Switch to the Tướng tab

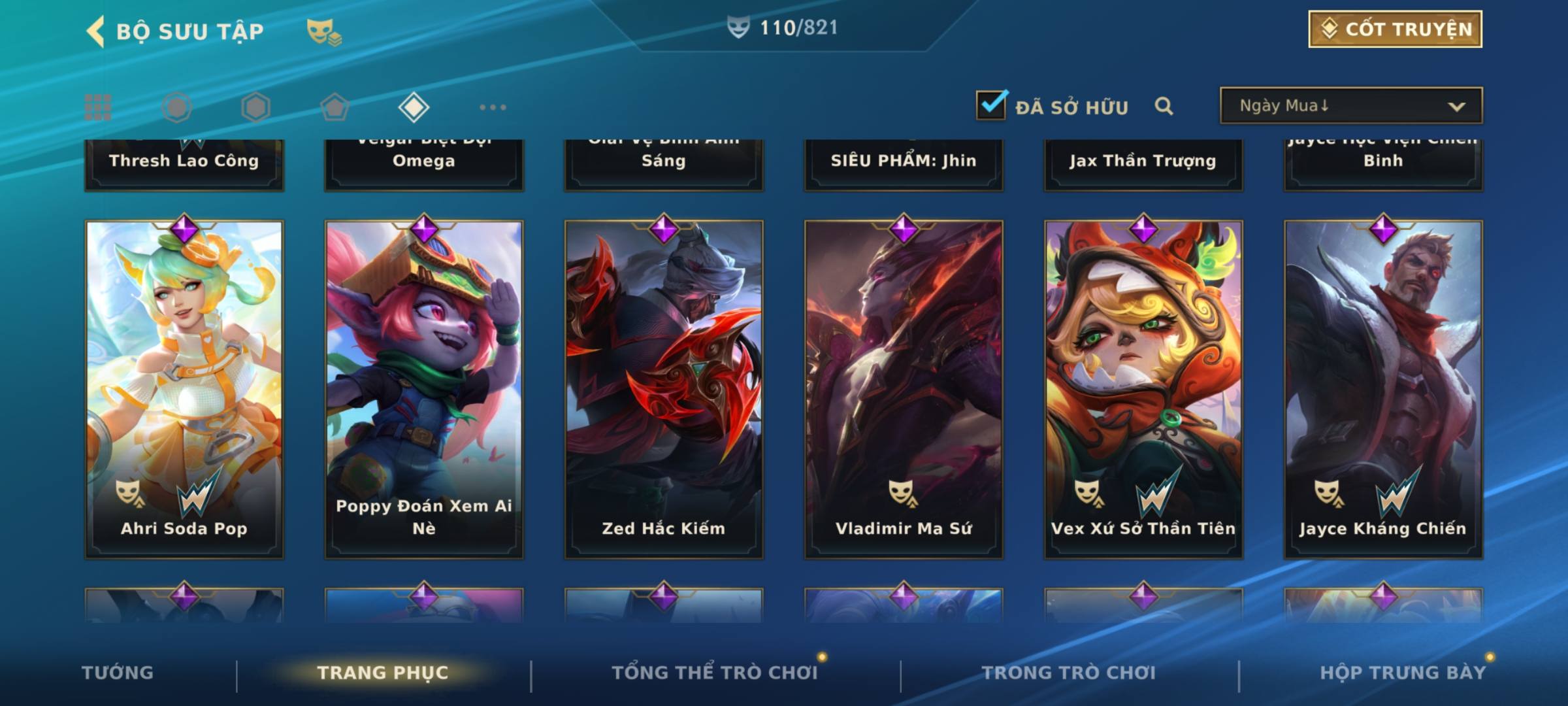118,673
